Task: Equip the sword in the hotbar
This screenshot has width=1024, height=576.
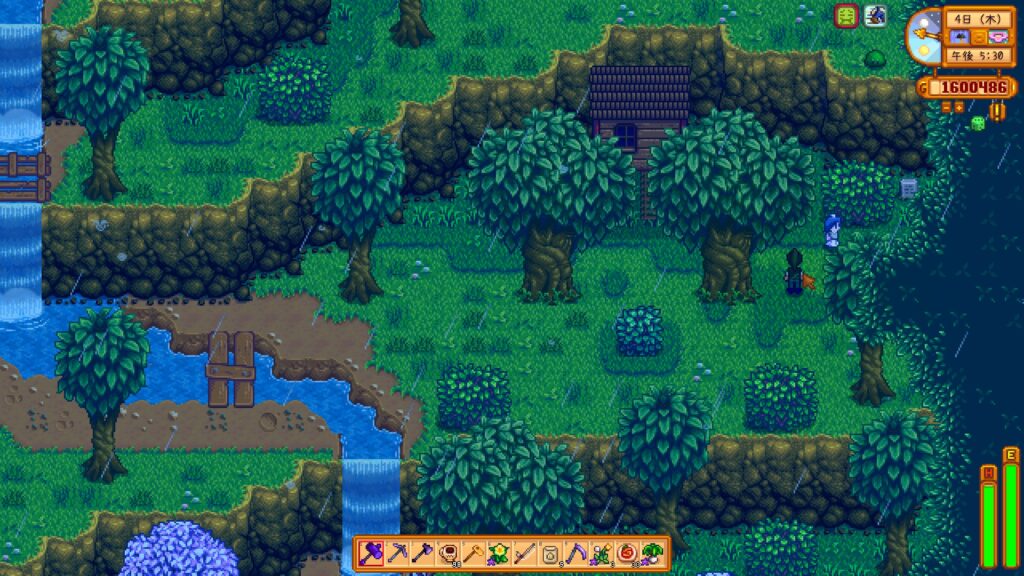Action: (x=526, y=553)
